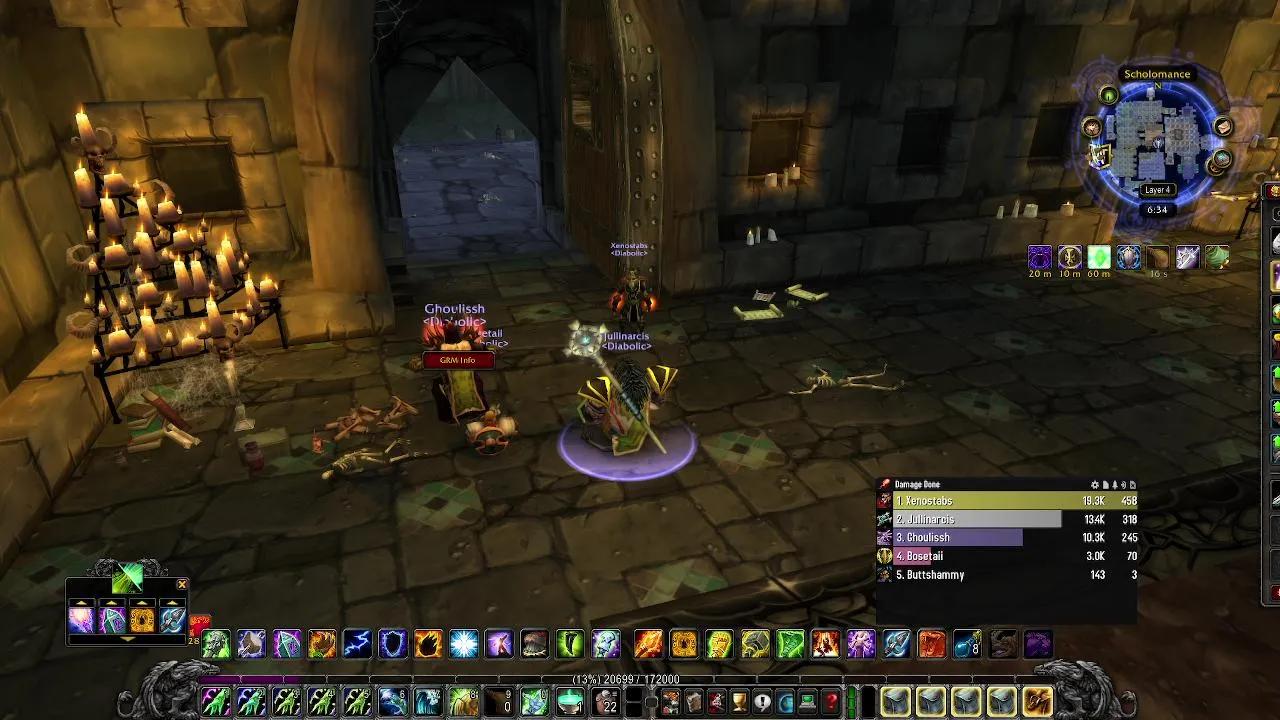Image resolution: width=1280 pixels, height=720 pixels.
Task: Click Xenostabs' class spec icon in the meter
Action: [883, 501]
